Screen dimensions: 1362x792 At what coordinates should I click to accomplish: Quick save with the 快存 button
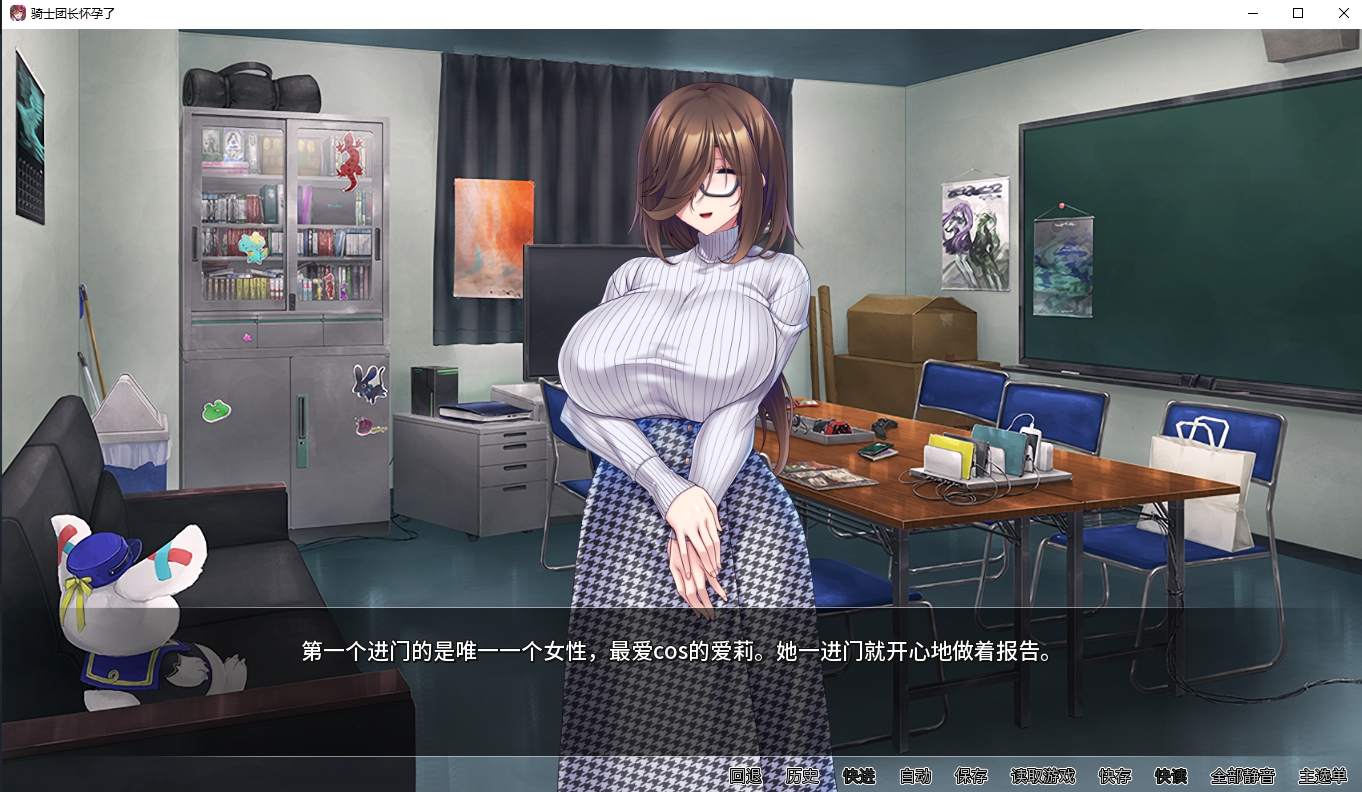[1115, 776]
